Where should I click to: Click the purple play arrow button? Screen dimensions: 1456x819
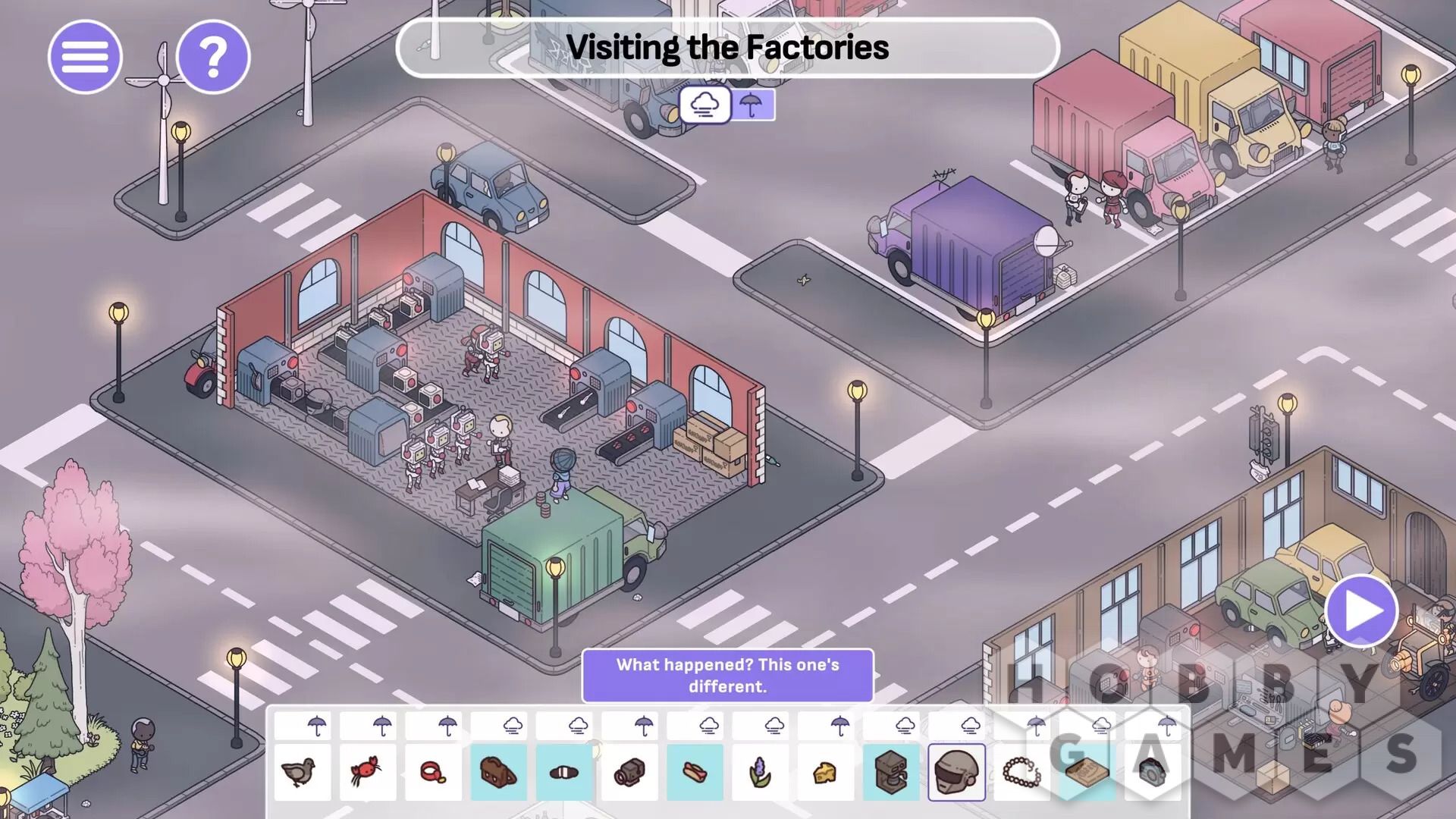click(1362, 611)
